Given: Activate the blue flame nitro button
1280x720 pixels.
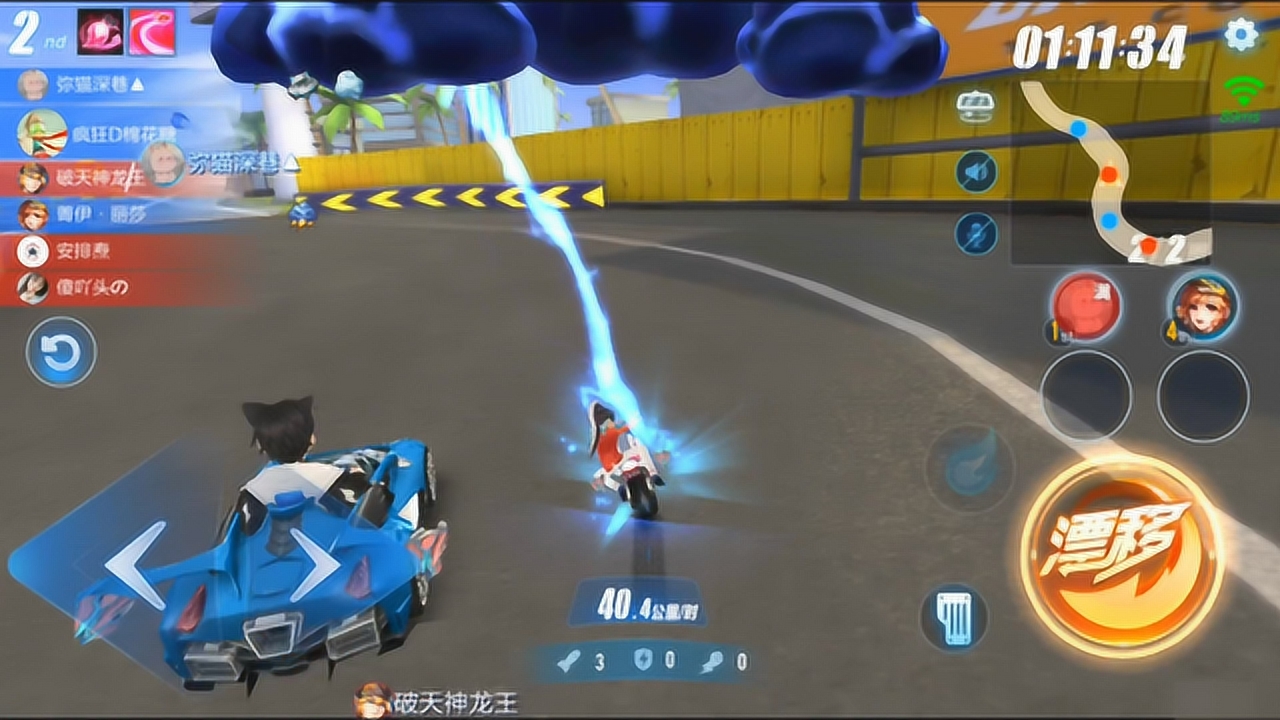Looking at the screenshot, I should click(x=969, y=468).
